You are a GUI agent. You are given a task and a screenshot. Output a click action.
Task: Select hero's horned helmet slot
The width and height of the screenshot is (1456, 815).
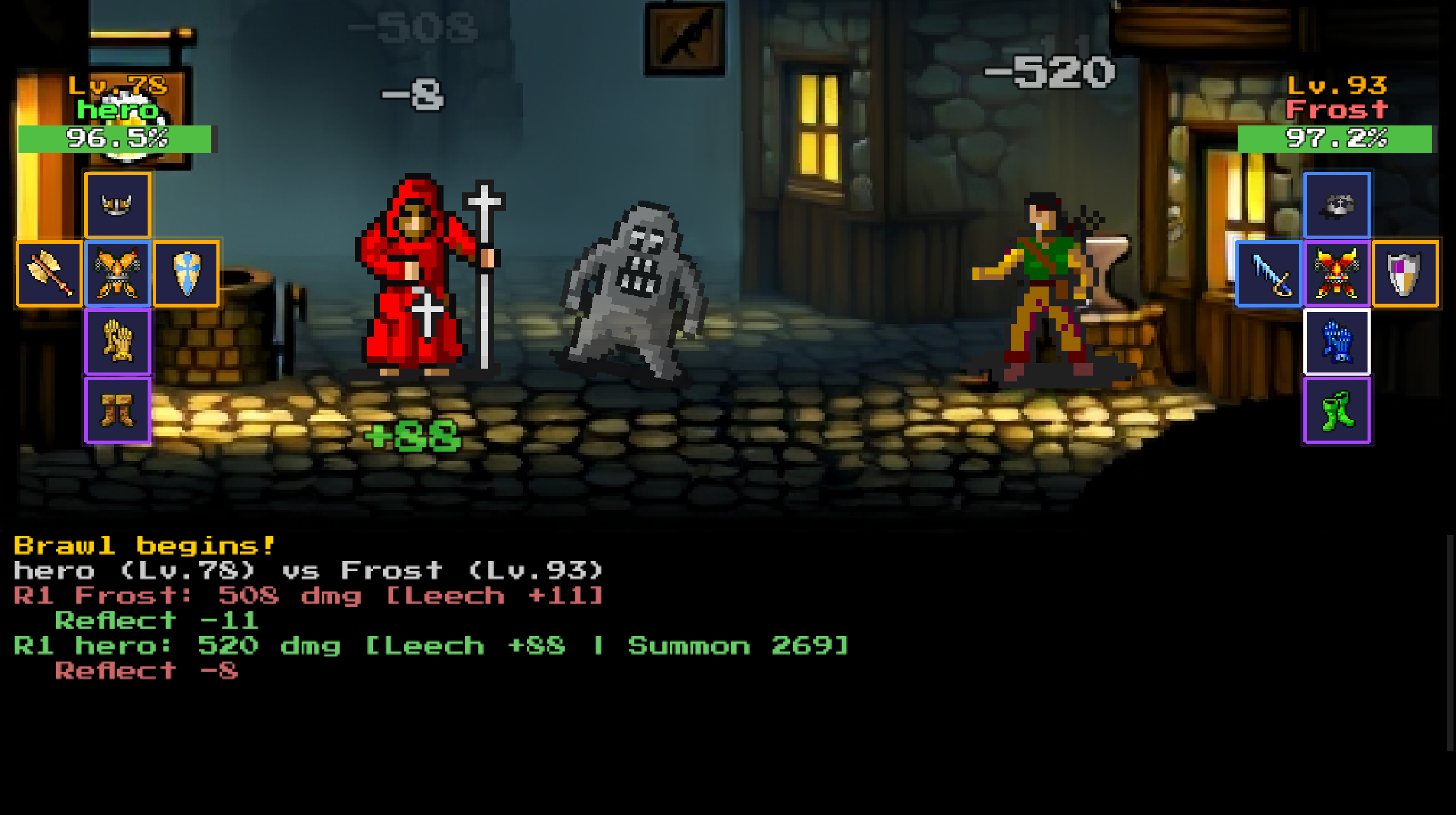coord(118,205)
